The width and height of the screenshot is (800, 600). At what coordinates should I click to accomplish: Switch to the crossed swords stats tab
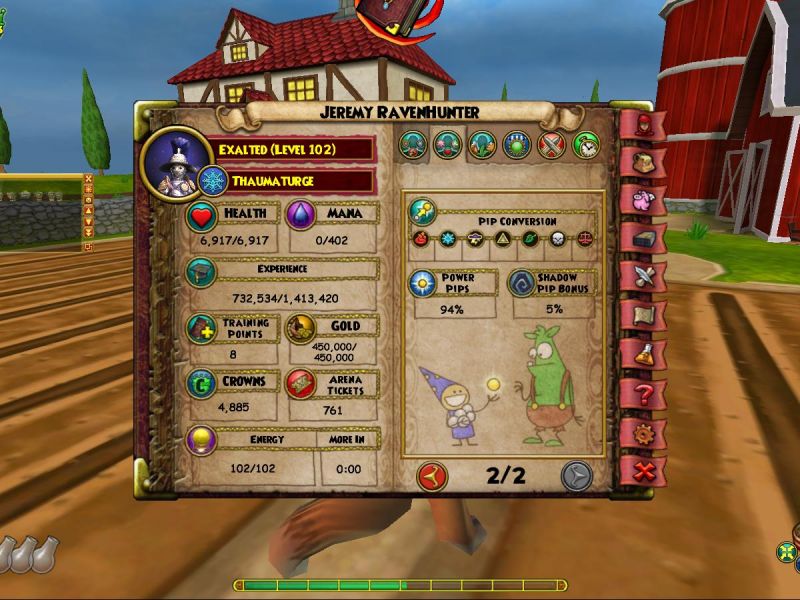click(x=552, y=145)
